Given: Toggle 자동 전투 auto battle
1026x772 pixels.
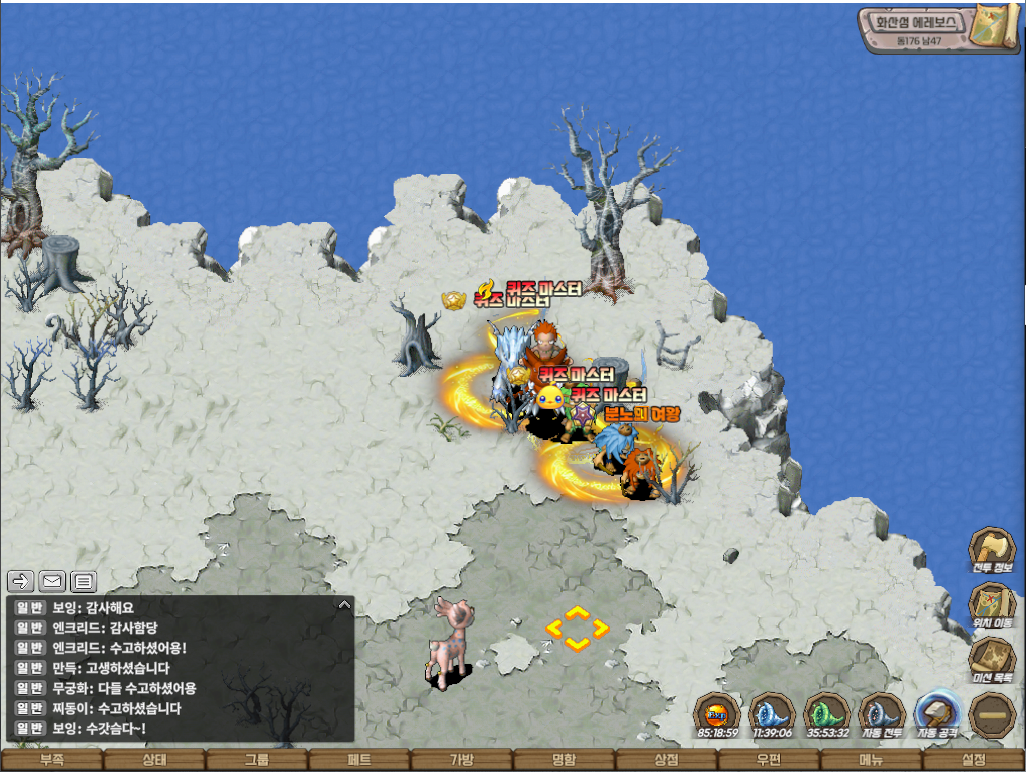Looking at the screenshot, I should (x=882, y=714).
